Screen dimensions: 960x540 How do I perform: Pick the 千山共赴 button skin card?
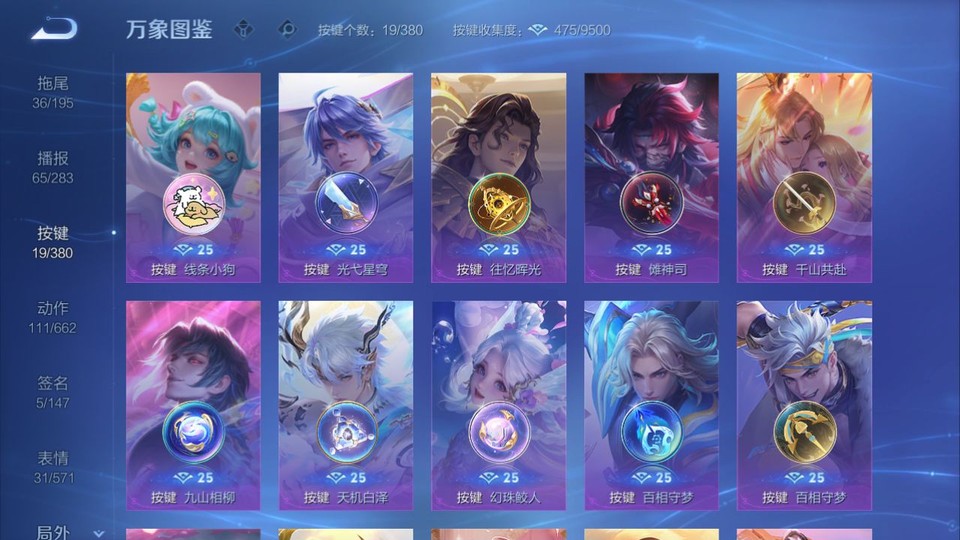pos(804,177)
